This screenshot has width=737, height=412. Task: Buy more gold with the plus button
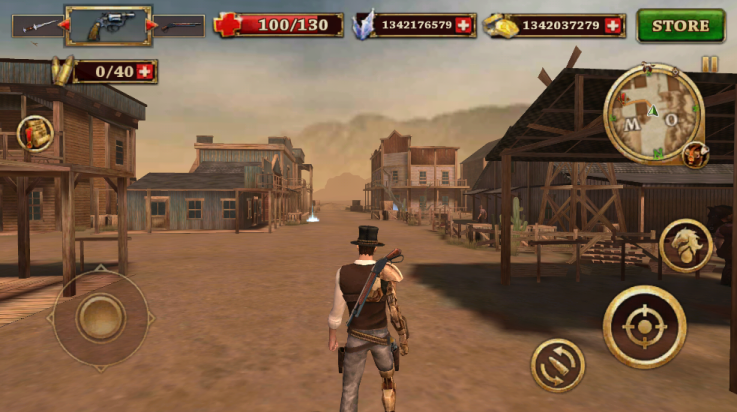tap(613, 25)
